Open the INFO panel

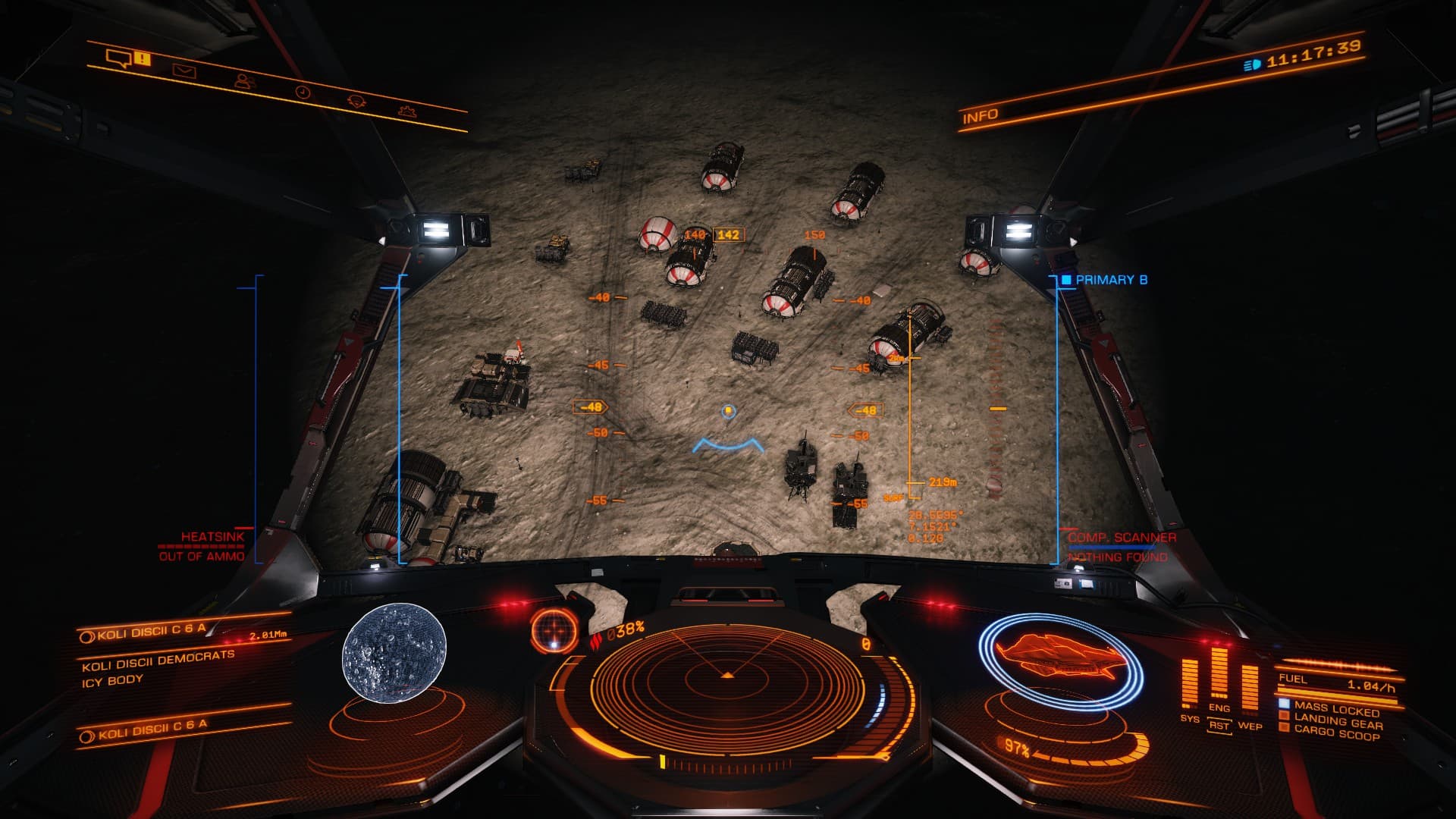tap(980, 116)
